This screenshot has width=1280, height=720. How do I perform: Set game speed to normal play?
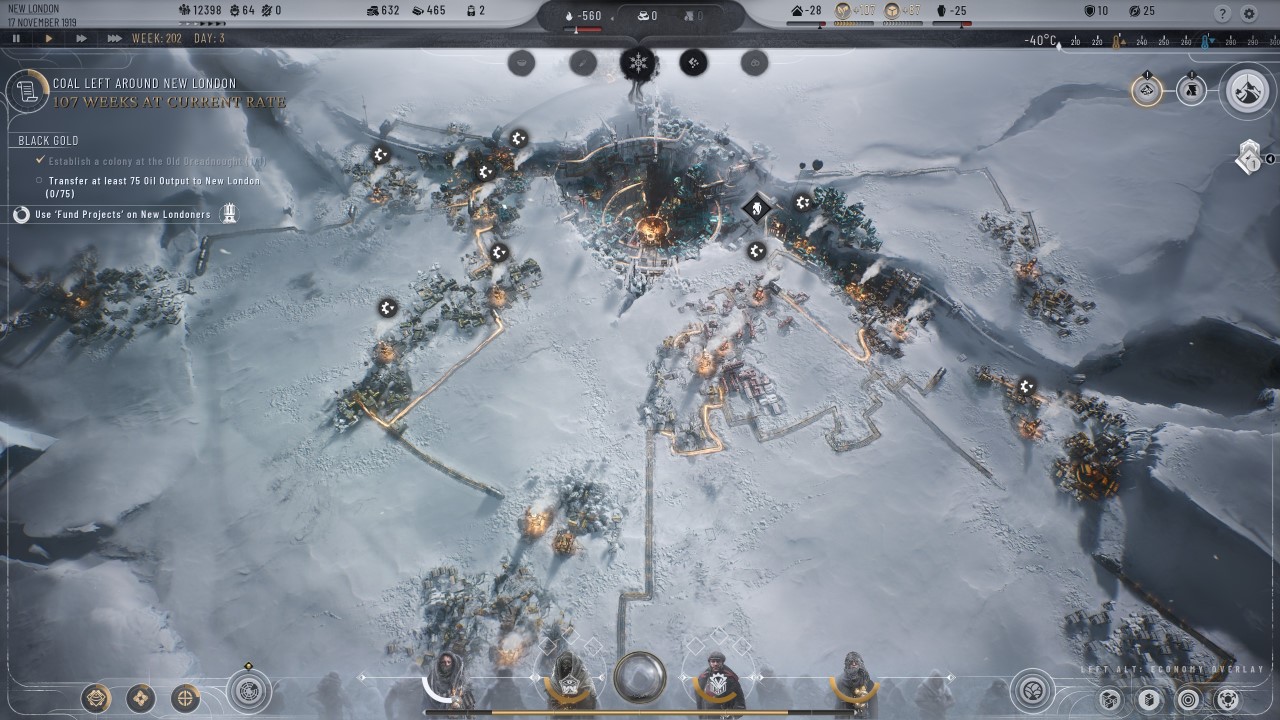pyautogui.click(x=49, y=39)
